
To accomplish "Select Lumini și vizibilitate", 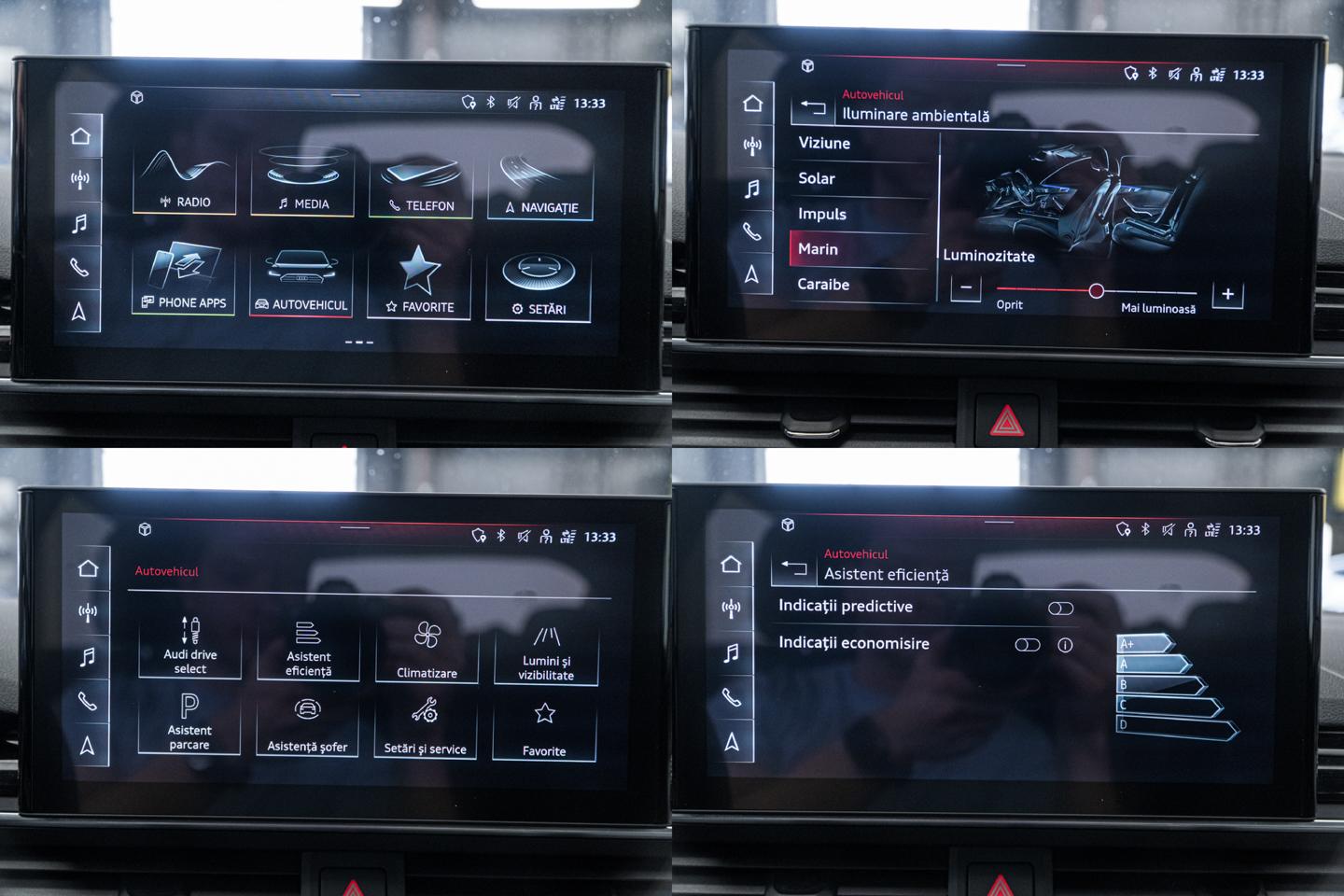I will [x=546, y=652].
